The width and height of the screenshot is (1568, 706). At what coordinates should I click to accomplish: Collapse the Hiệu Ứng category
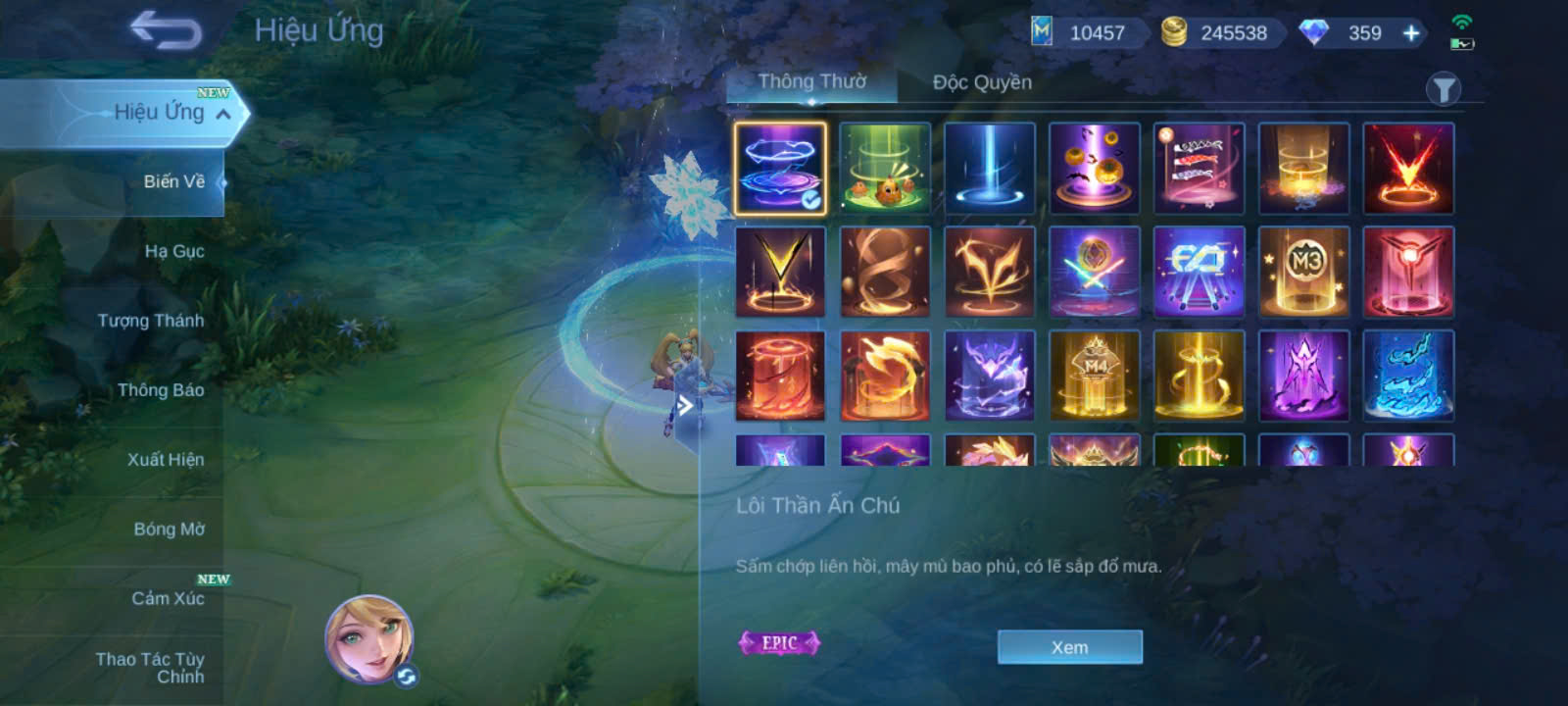click(224, 115)
